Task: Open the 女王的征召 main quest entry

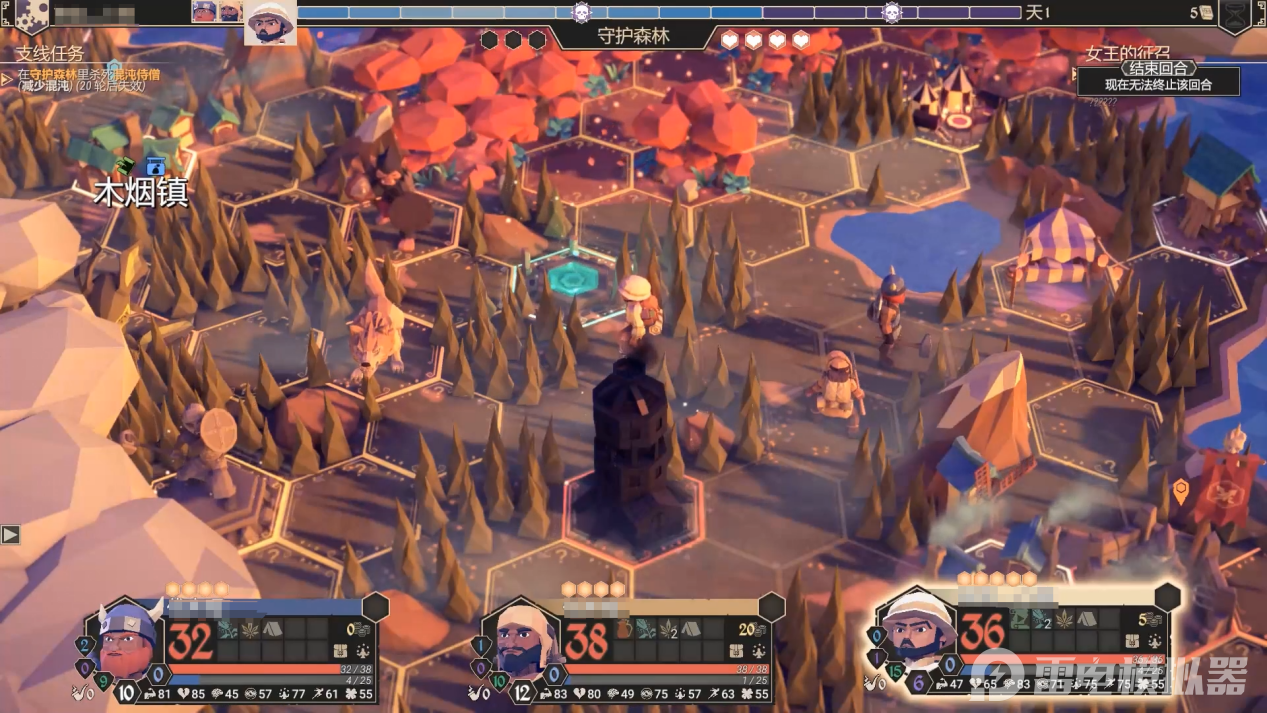Action: tap(1127, 54)
